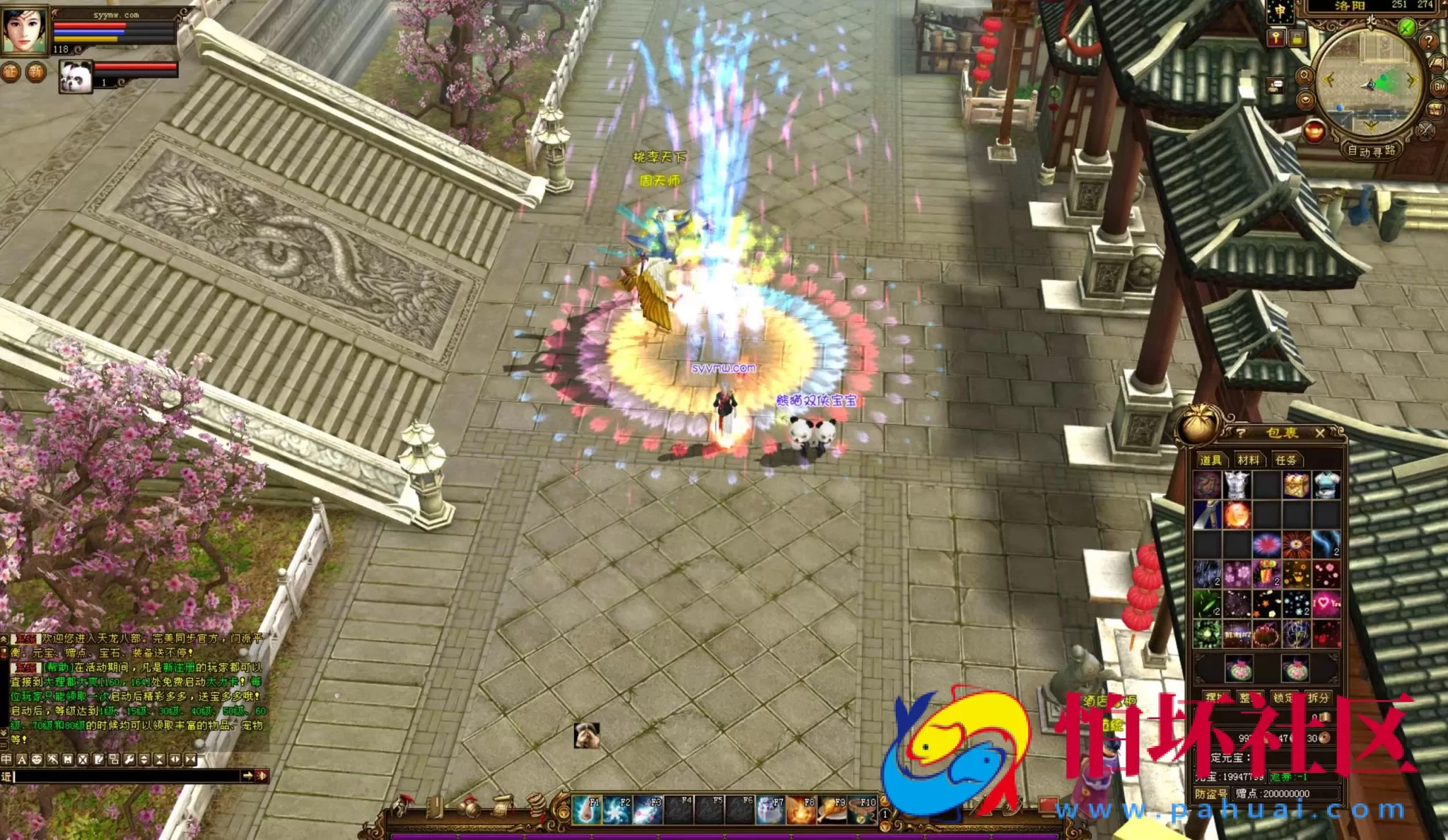Select the magnifying glass to zoom the minimap
The image size is (1448, 840).
click(1307, 75)
